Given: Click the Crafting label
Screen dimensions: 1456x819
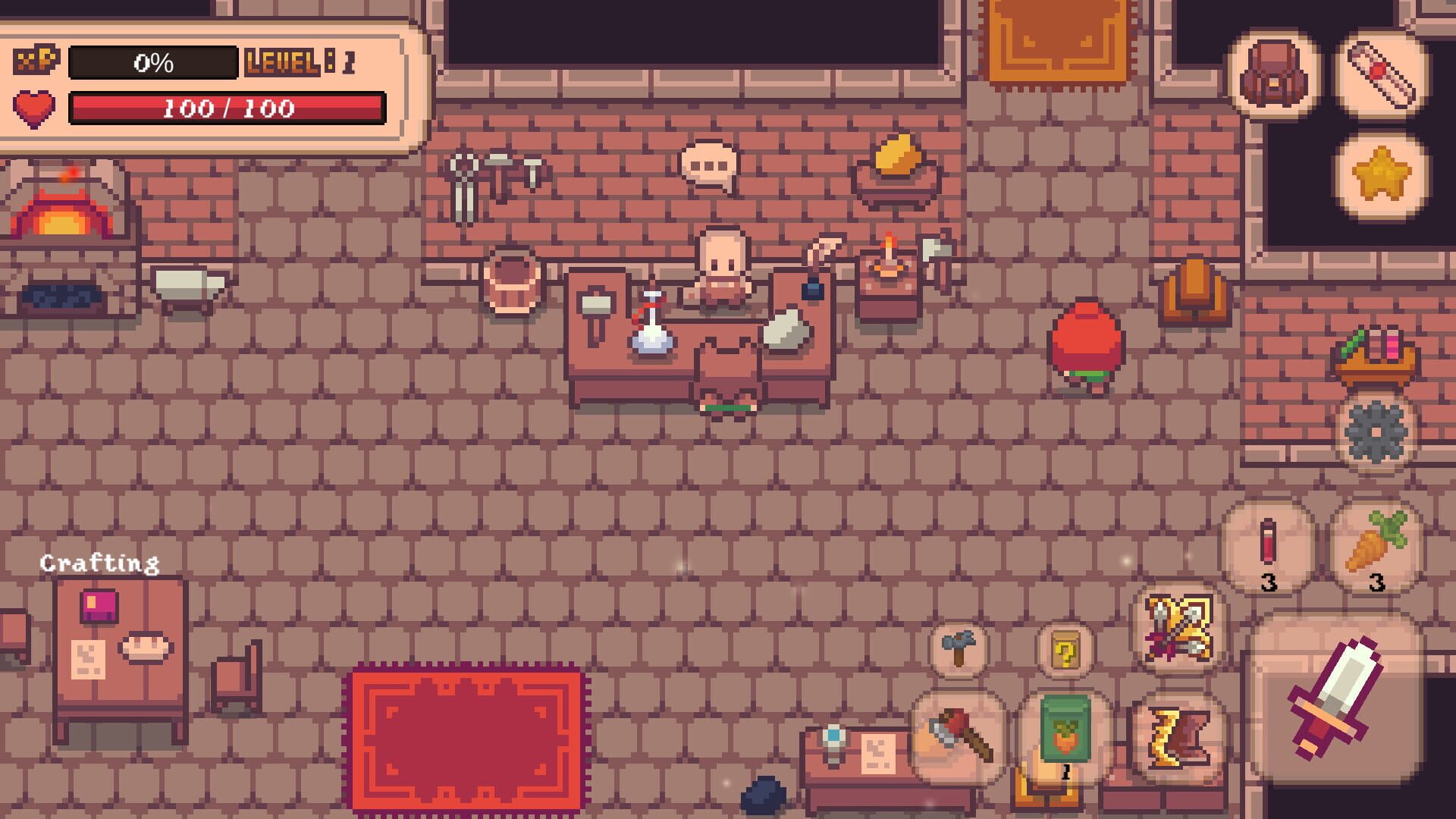Looking at the screenshot, I should click(x=99, y=563).
